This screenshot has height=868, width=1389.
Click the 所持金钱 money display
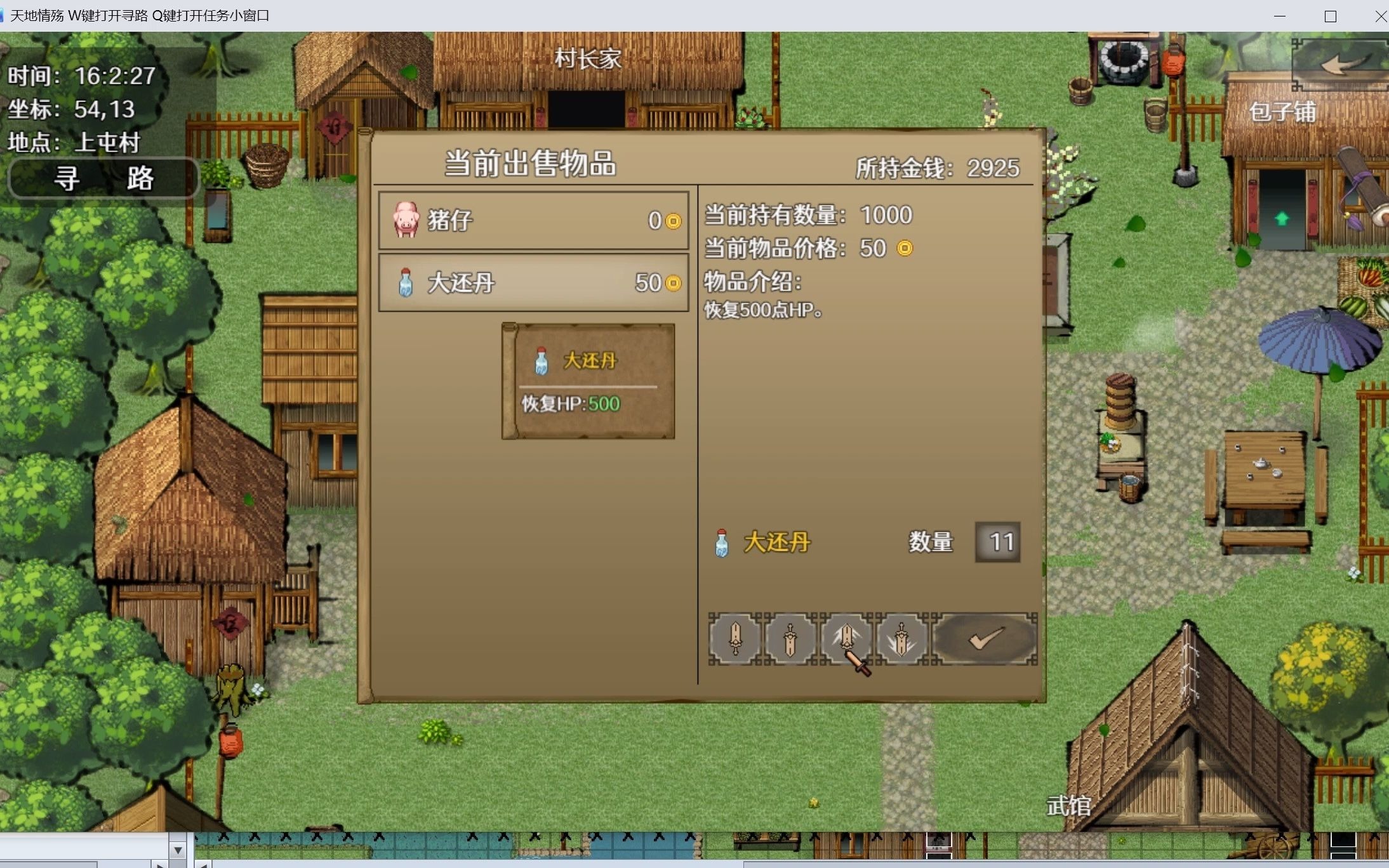936,168
